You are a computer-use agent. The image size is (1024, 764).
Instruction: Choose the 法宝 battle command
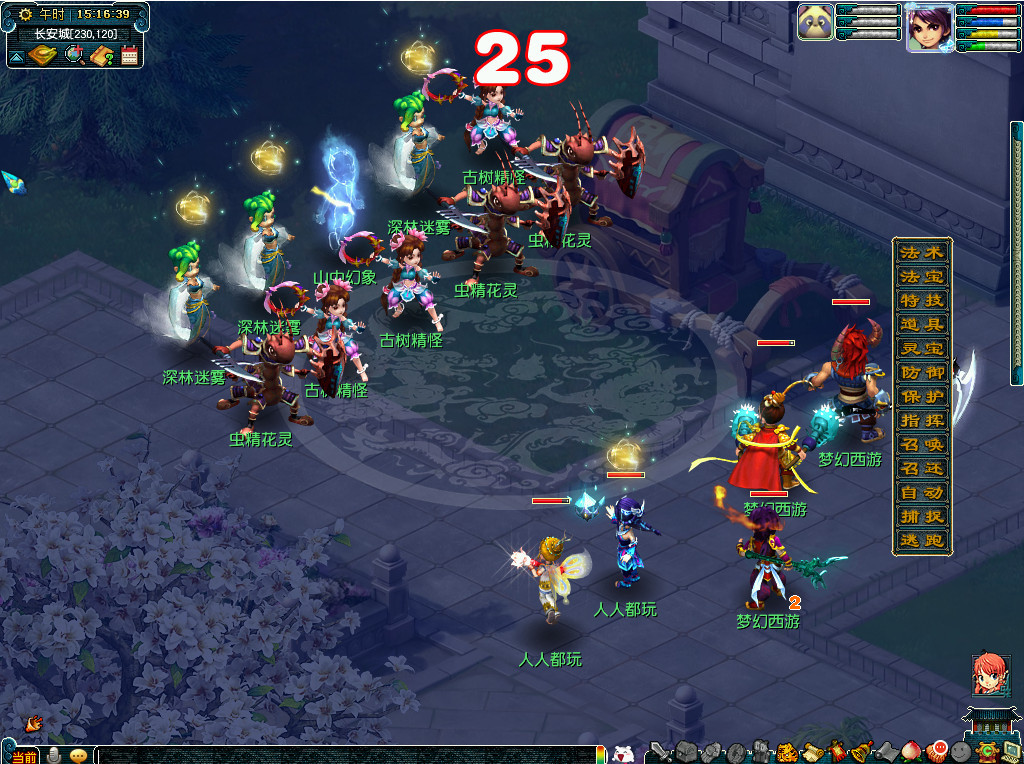[922, 276]
